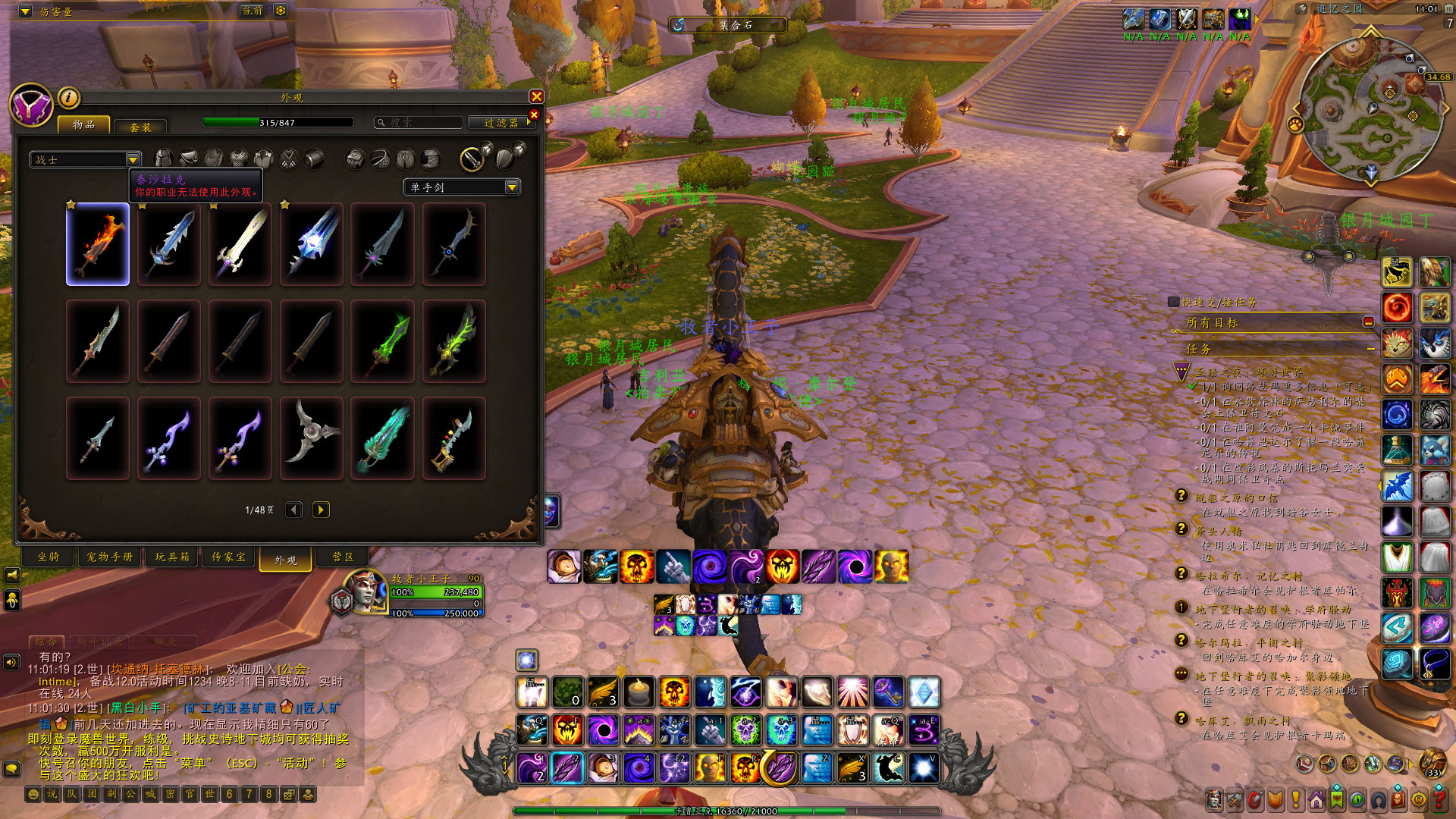Viewport: 1456px width, 819px height.
Task: Collapse the 所有目标 objectives header
Action: click(1368, 322)
